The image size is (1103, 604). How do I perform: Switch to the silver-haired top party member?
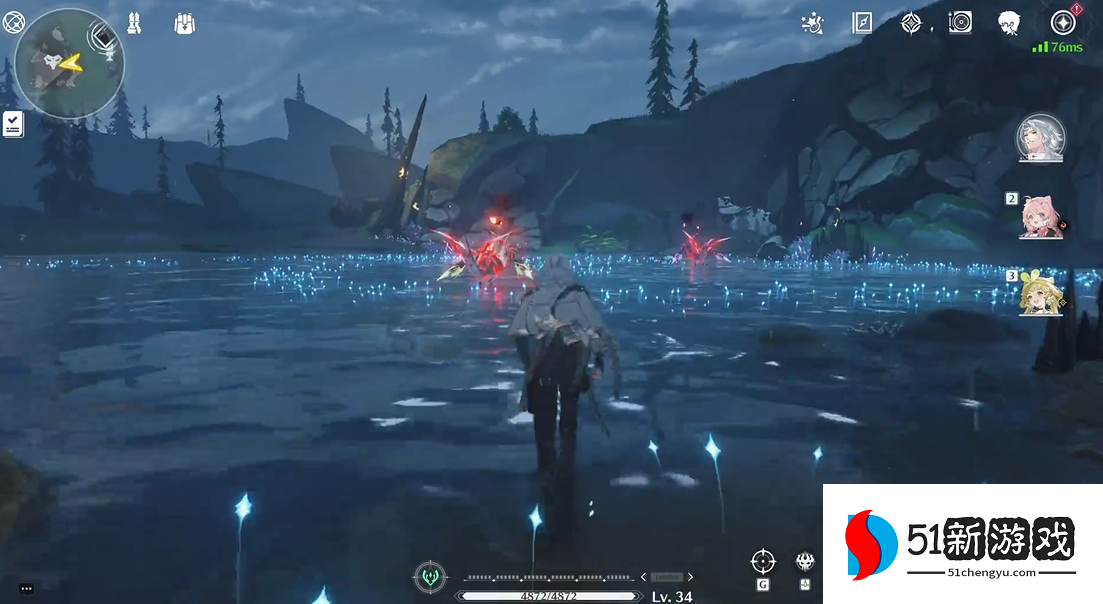(x=1041, y=138)
